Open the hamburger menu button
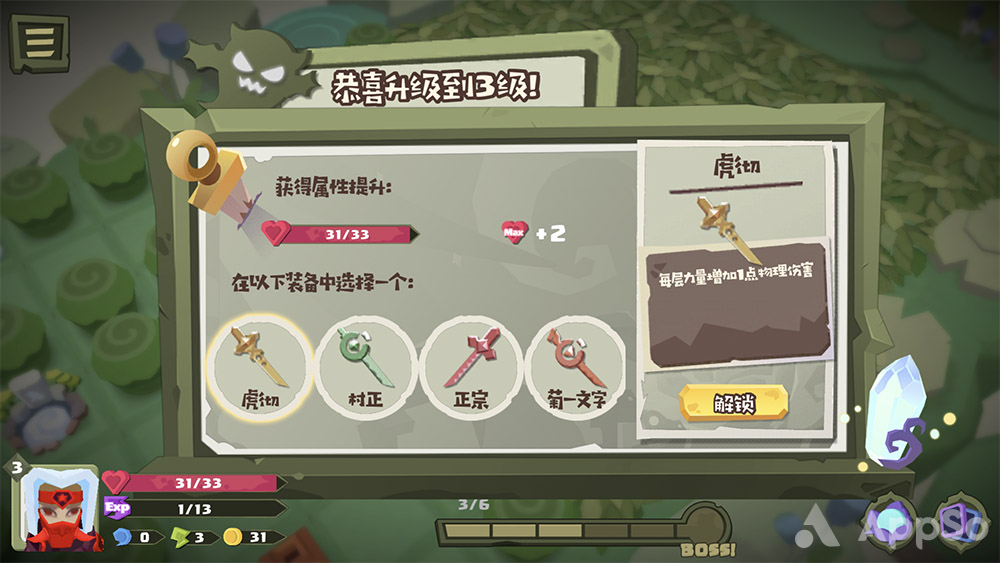 [39, 43]
